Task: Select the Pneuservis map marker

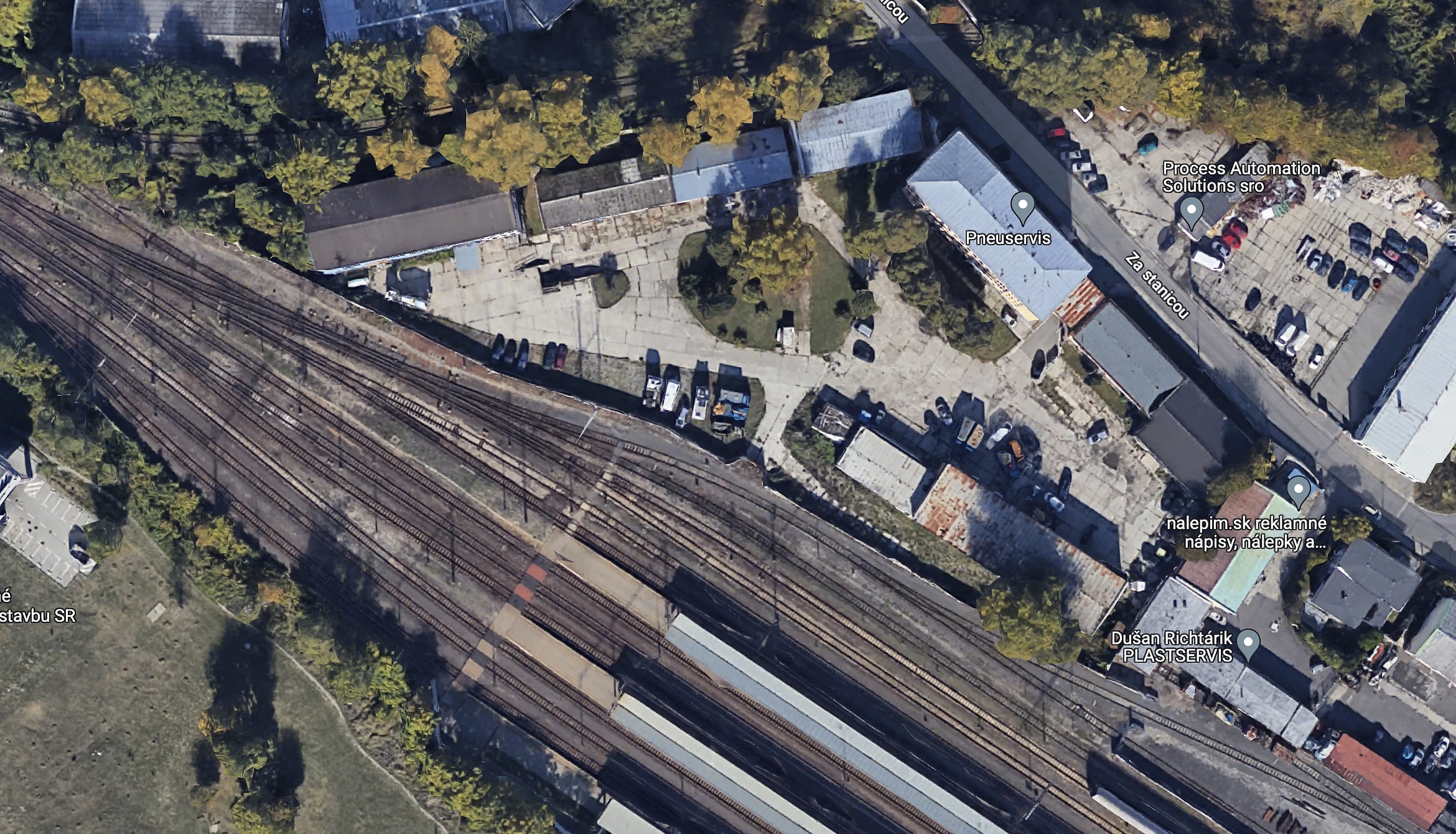Action: click(1022, 207)
